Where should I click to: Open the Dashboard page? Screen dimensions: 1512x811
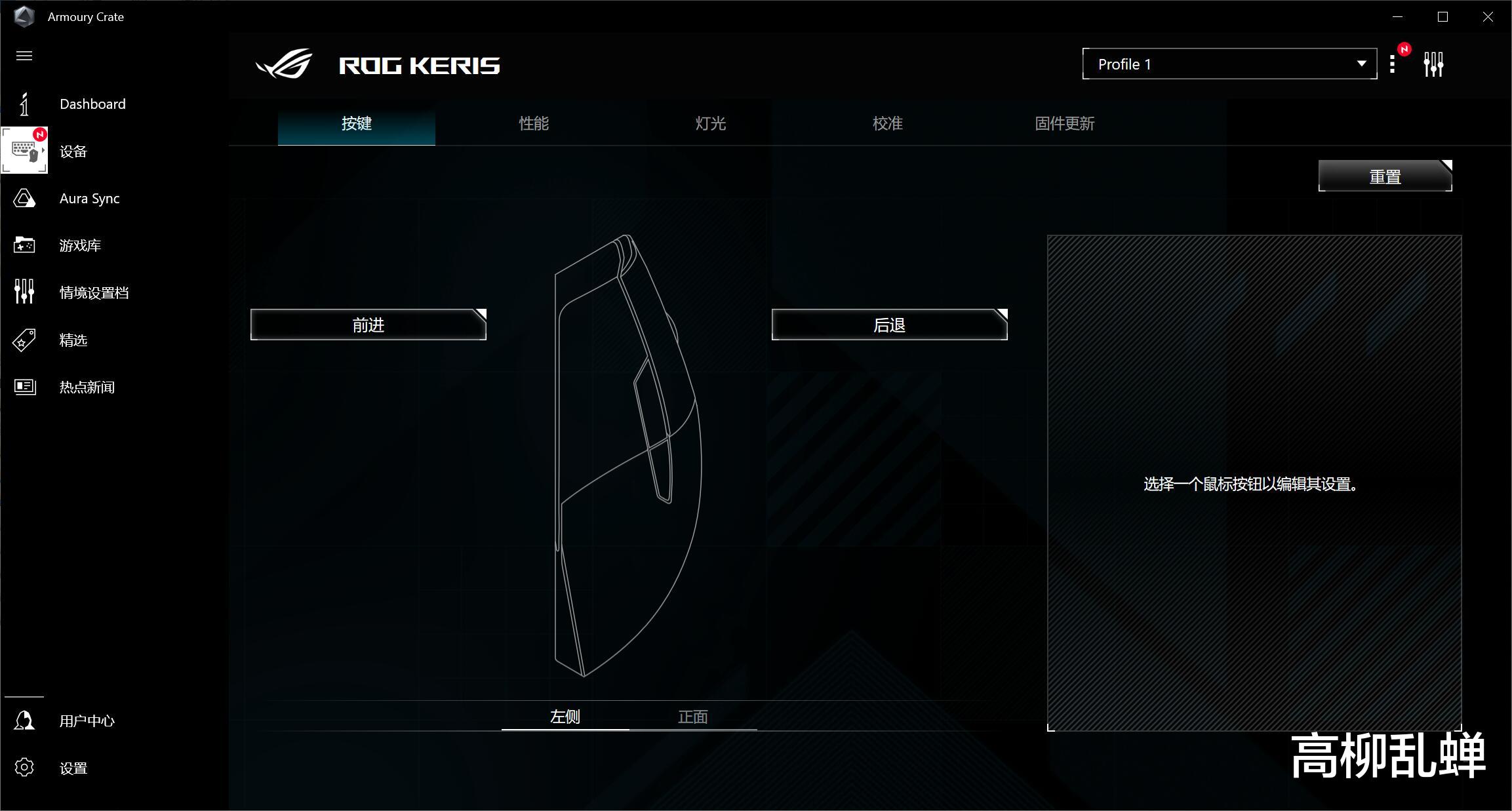point(92,104)
